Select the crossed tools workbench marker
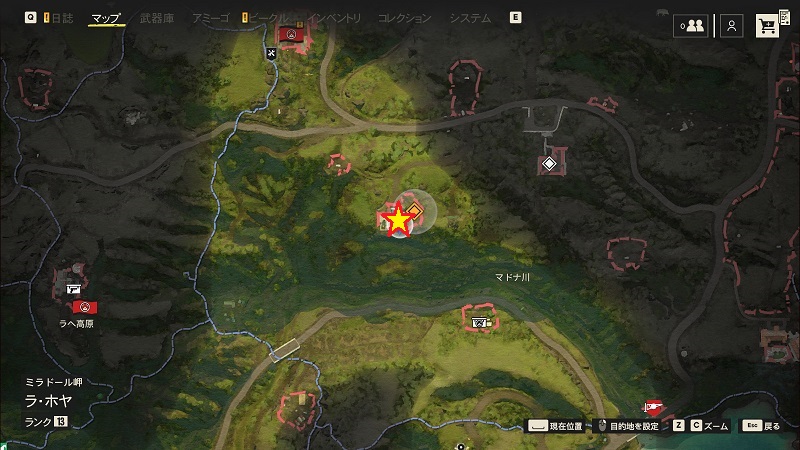This screenshot has height=450, width=800. (271, 53)
